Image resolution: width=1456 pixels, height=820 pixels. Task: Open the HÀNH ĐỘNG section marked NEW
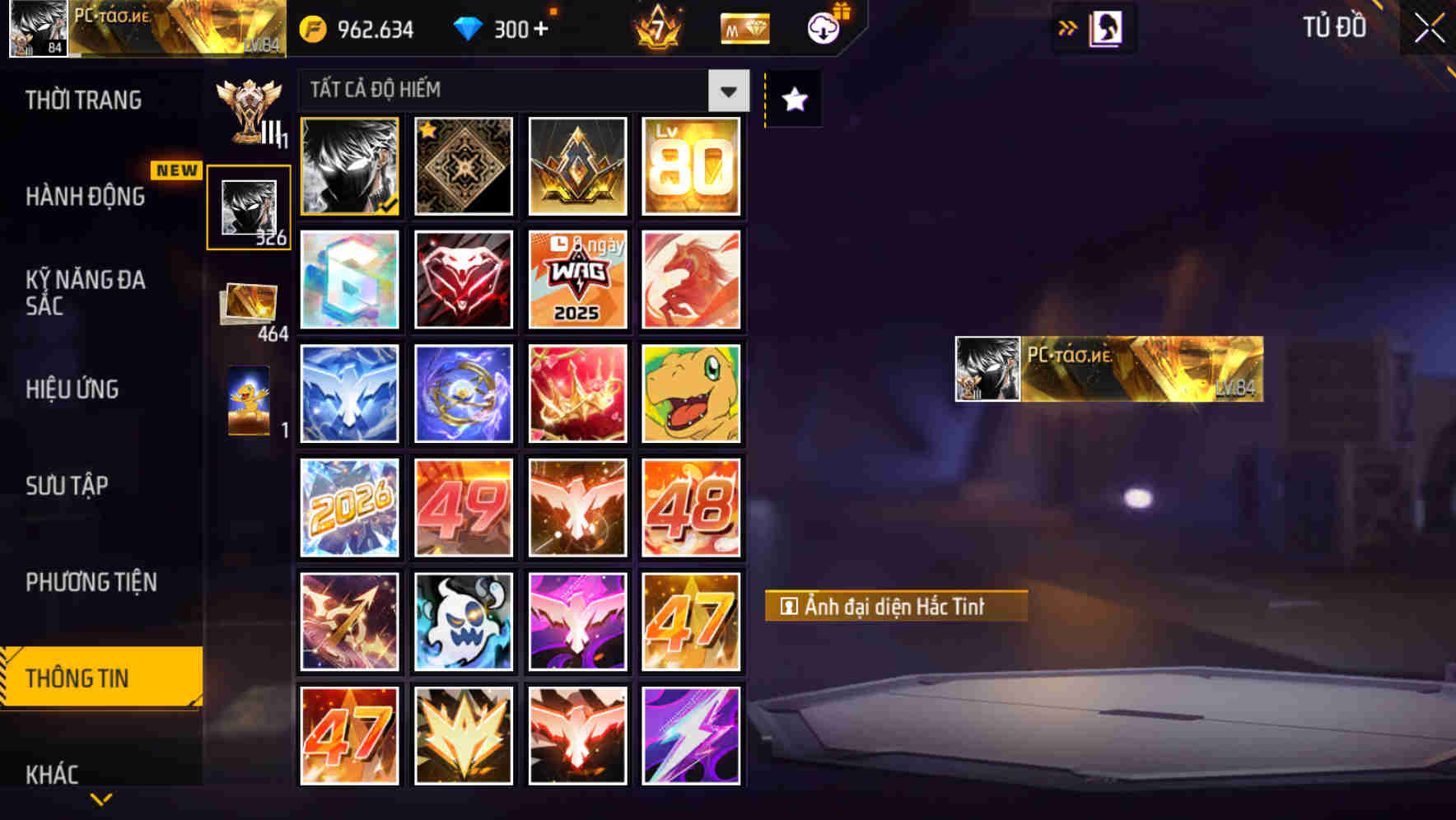pos(87,197)
